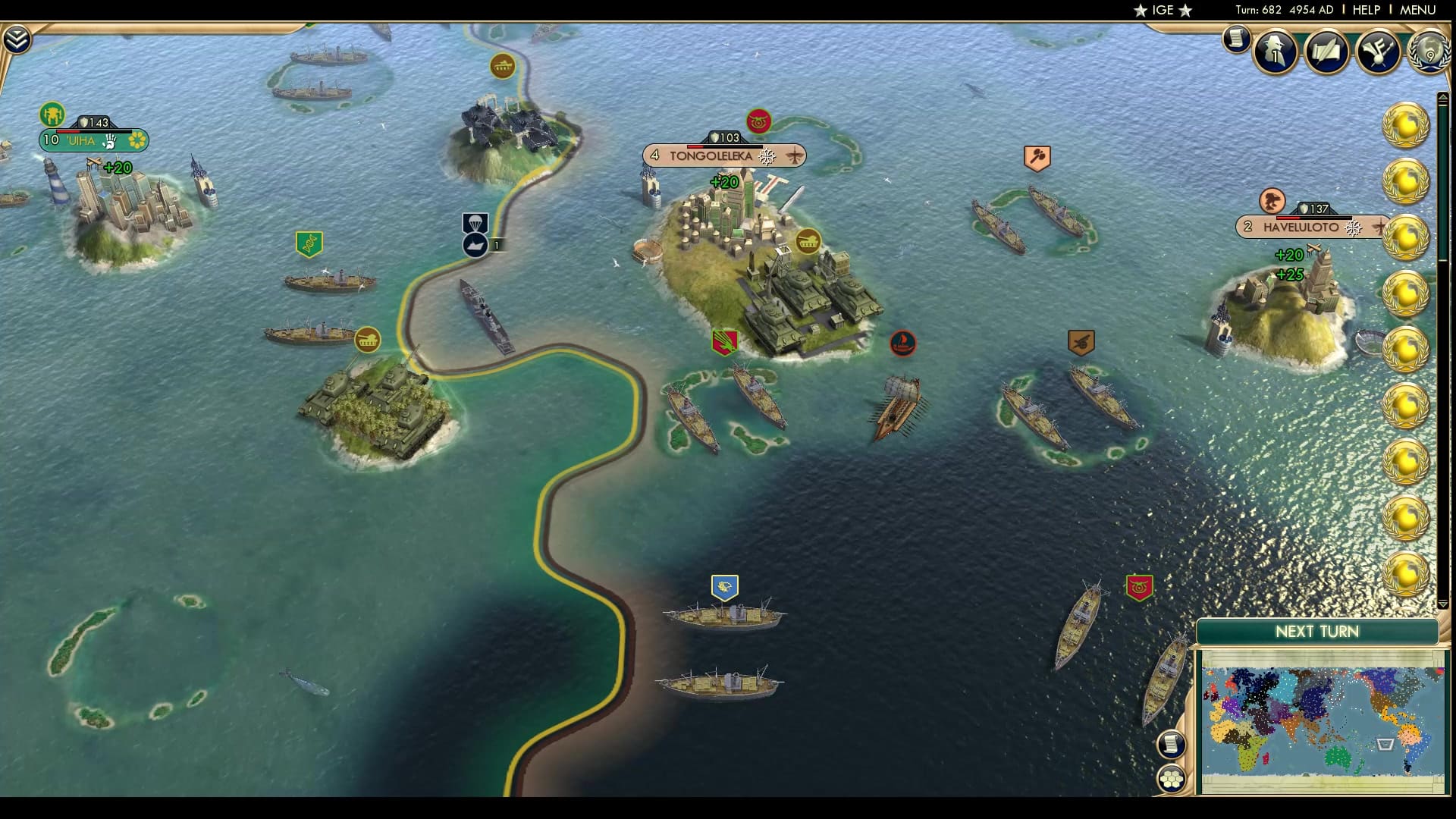Open the Tongoleleka city banner
1456x819 pixels.
click(x=709, y=155)
